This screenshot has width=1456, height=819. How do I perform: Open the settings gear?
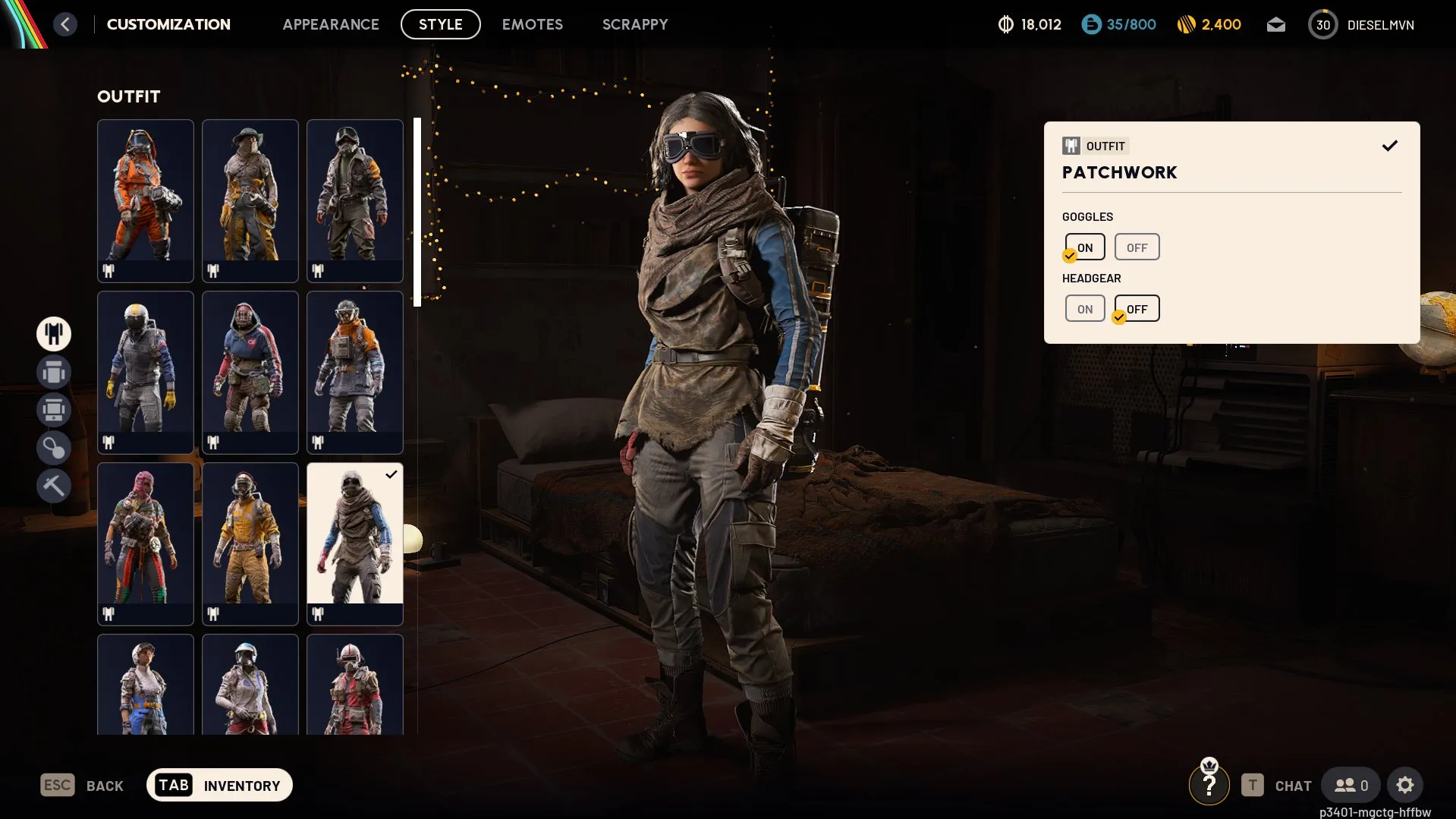1405,786
